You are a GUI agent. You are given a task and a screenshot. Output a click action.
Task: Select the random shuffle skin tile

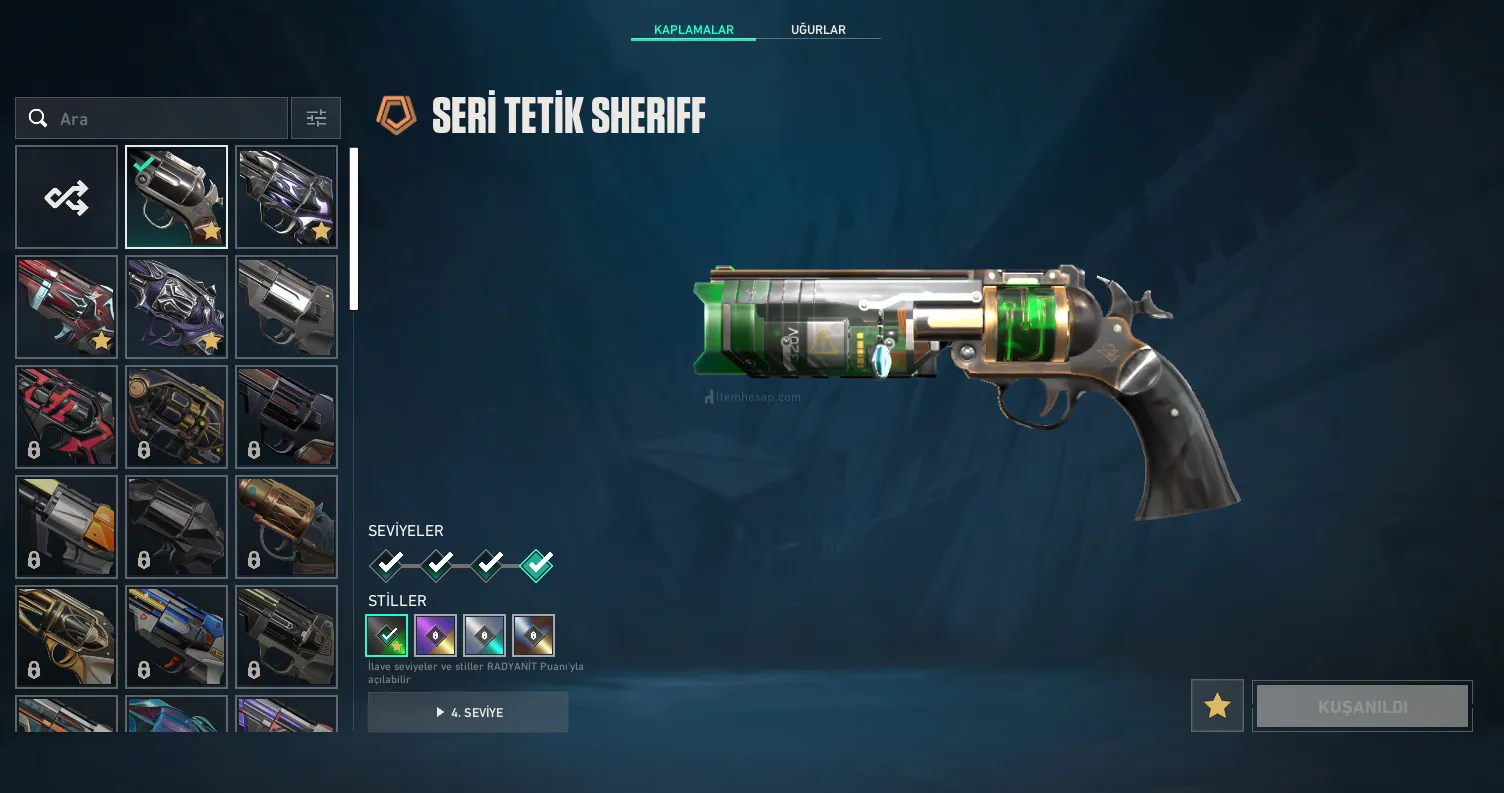[x=67, y=197]
